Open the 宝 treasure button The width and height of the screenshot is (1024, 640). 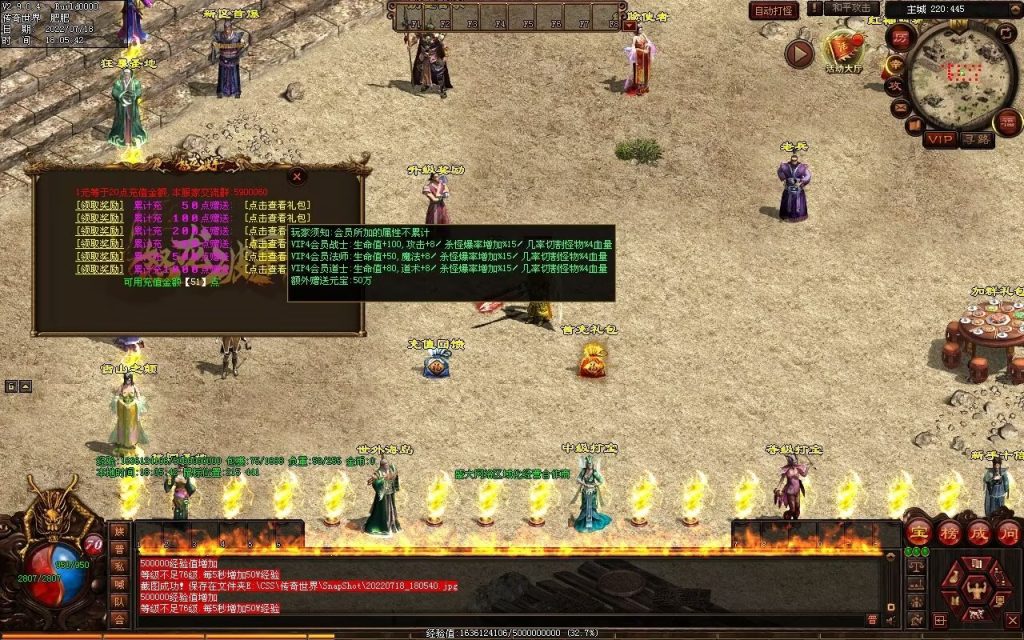pyautogui.click(x=918, y=531)
